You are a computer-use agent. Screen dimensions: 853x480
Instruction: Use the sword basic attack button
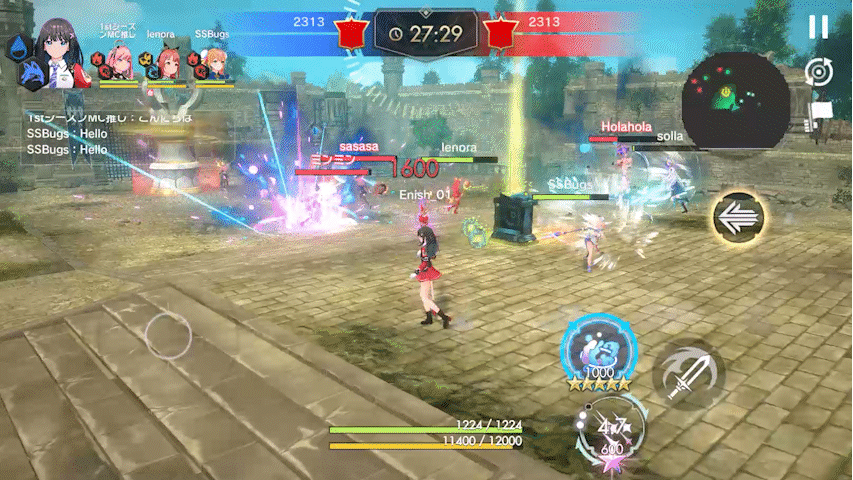(688, 375)
